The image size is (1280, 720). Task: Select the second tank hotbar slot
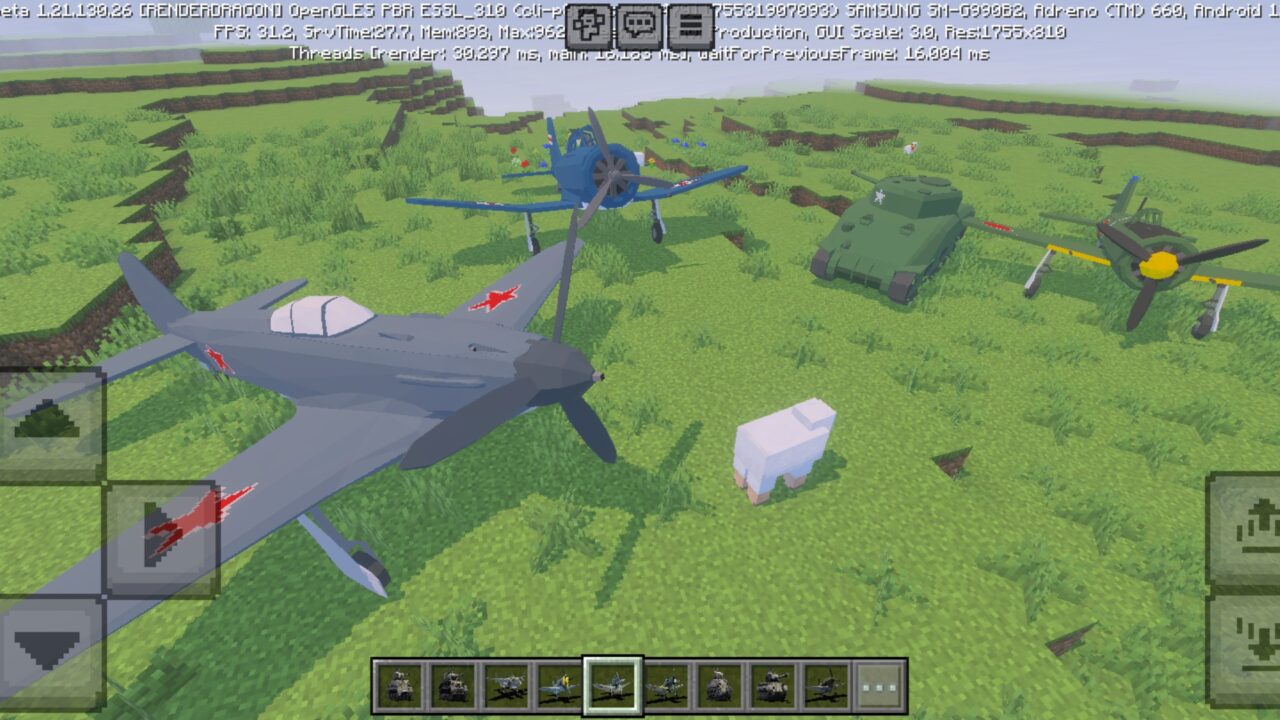click(450, 685)
